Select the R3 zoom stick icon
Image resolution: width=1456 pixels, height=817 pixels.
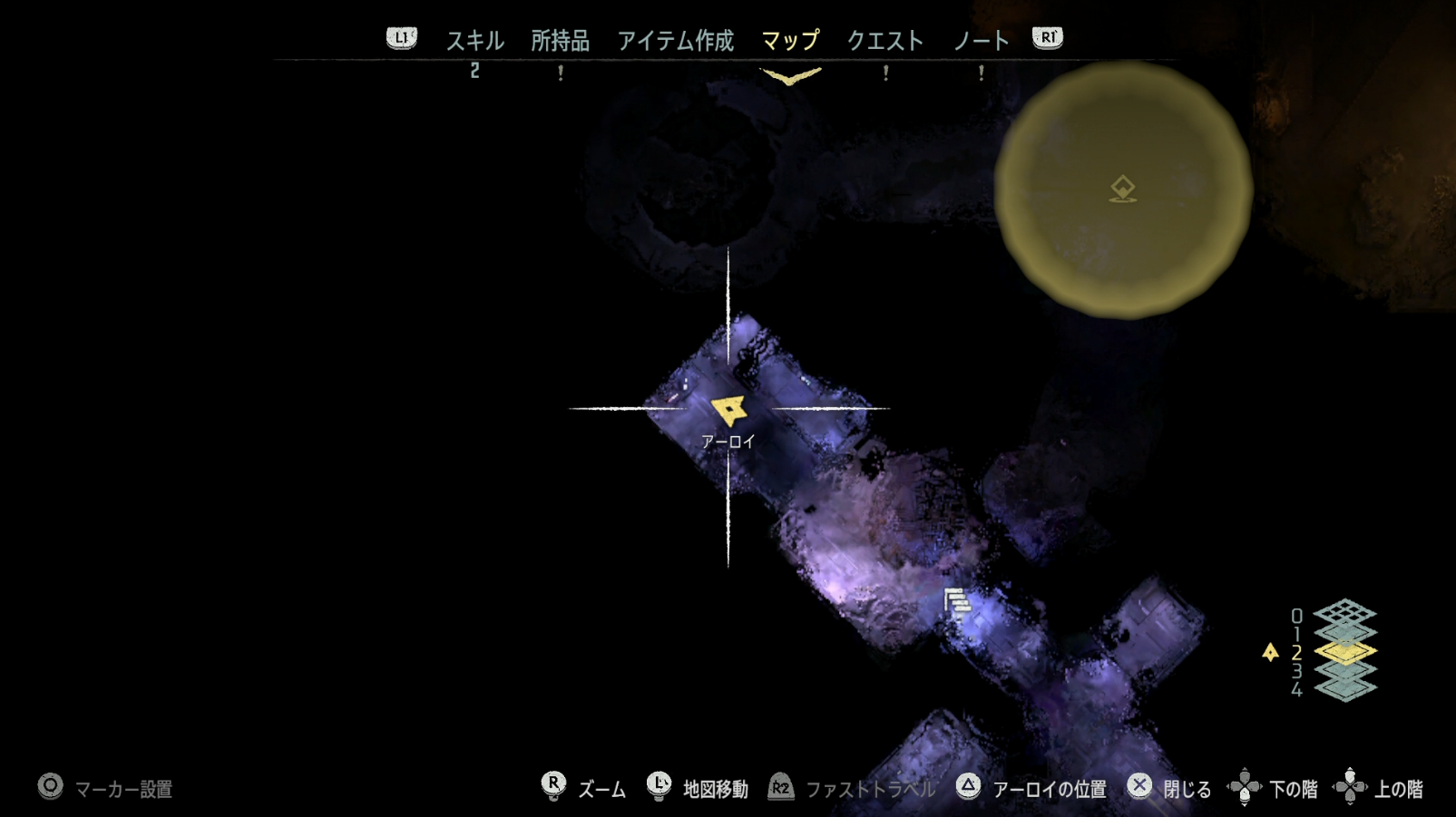554,788
